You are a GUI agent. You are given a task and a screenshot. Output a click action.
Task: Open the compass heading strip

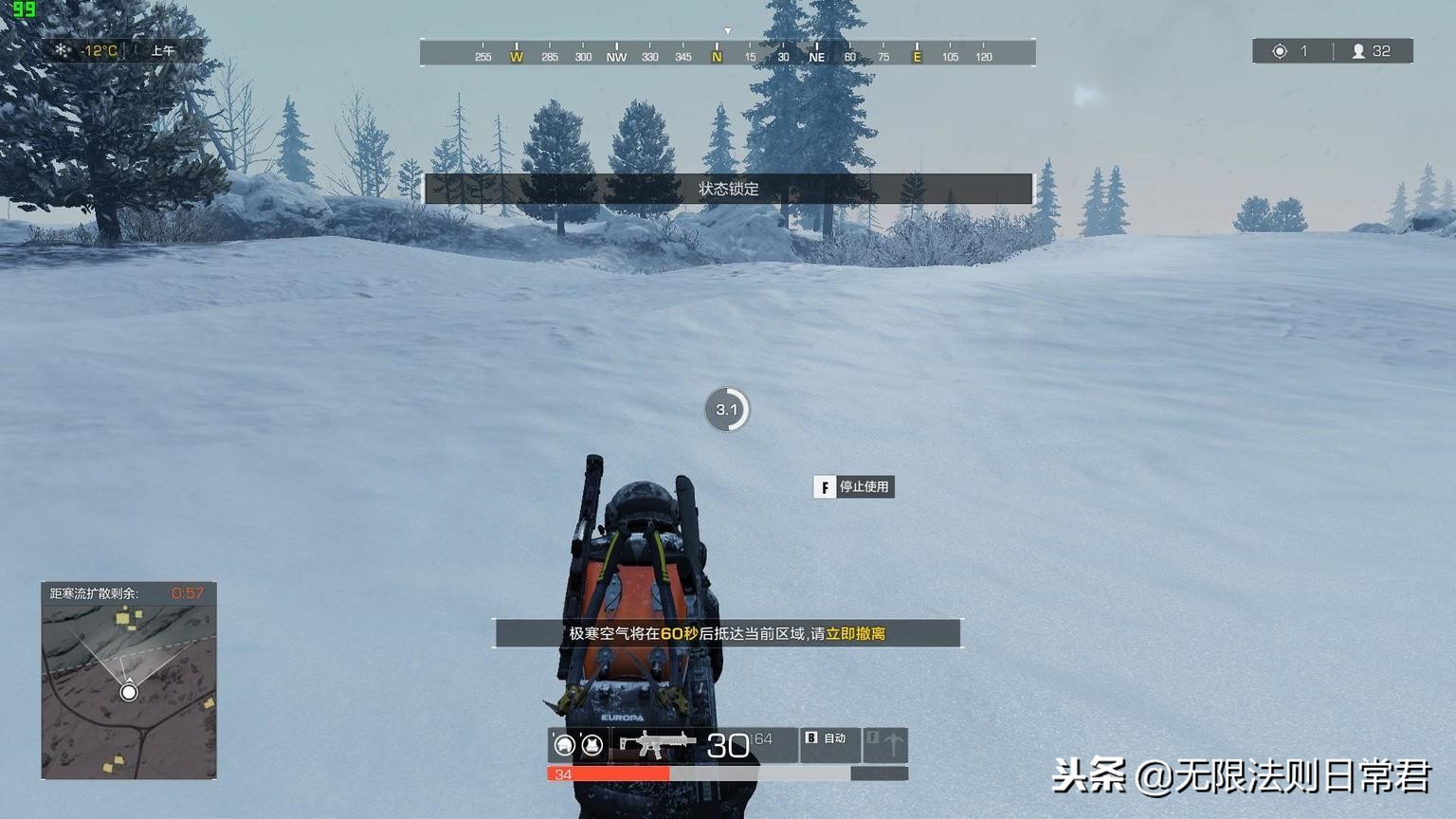click(x=727, y=52)
